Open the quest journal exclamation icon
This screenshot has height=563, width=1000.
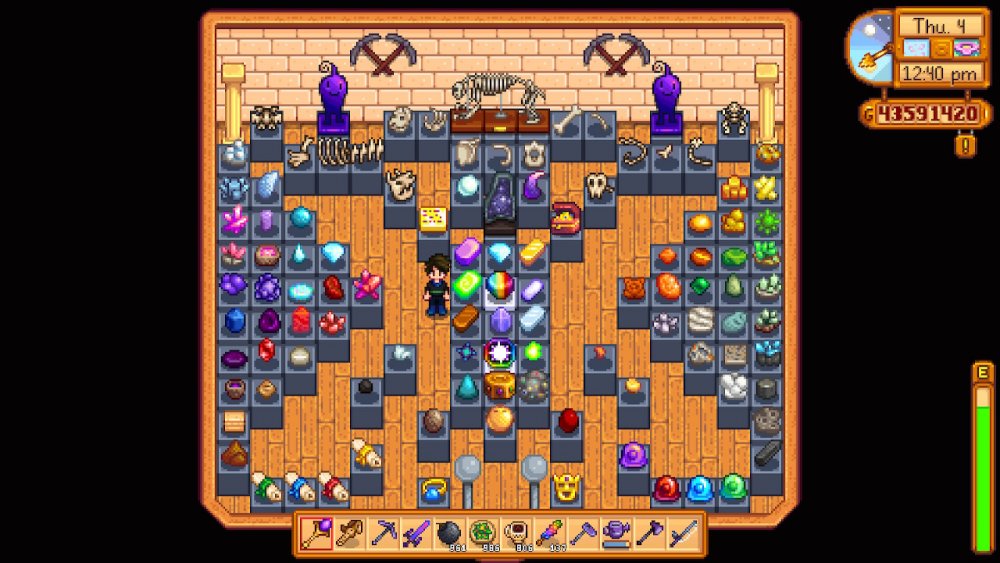[966, 146]
